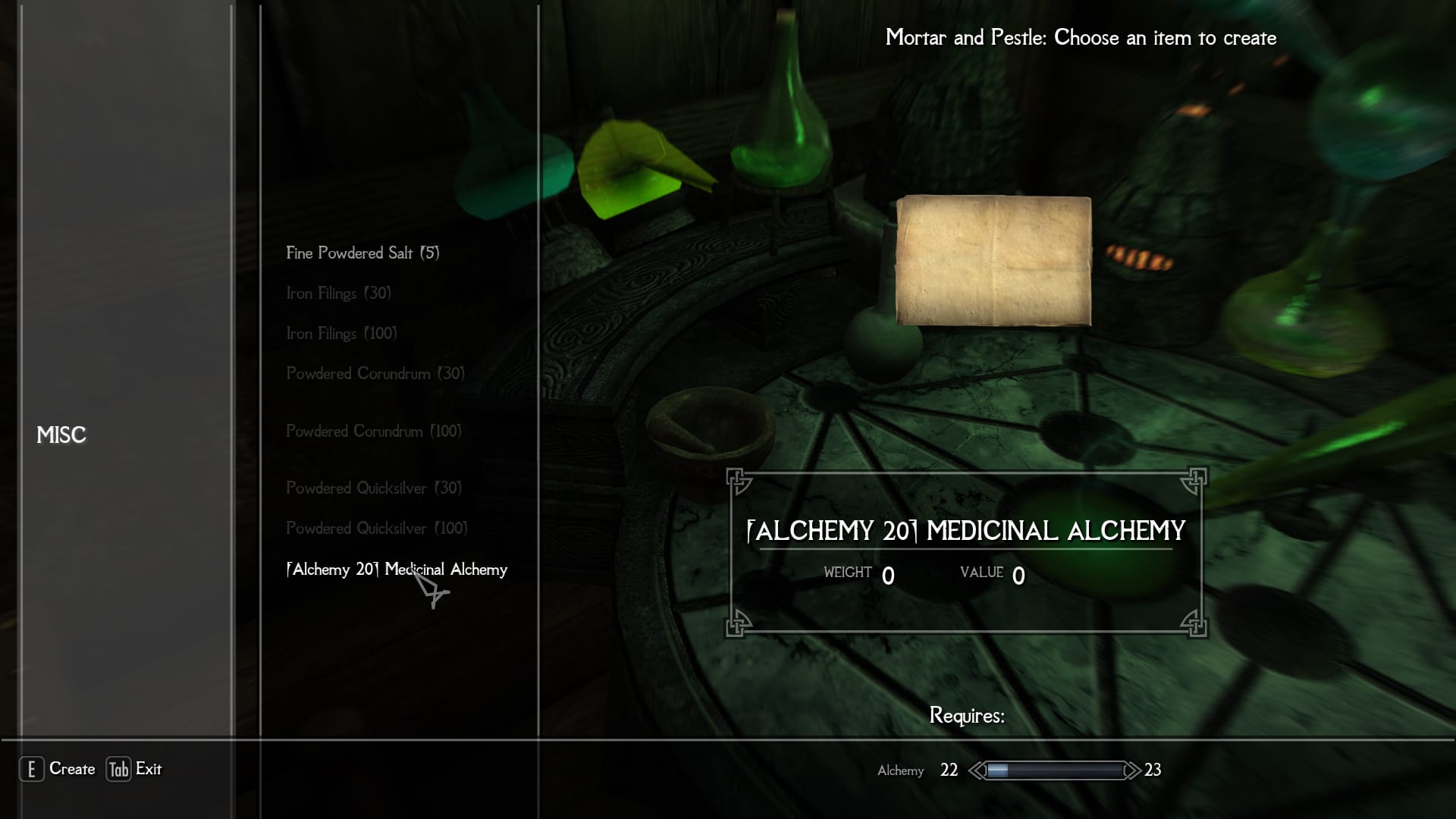The height and width of the screenshot is (819, 1456).
Task: Select [Alchemy 20] Medicinal Alchemy recipe
Action: coord(397,570)
